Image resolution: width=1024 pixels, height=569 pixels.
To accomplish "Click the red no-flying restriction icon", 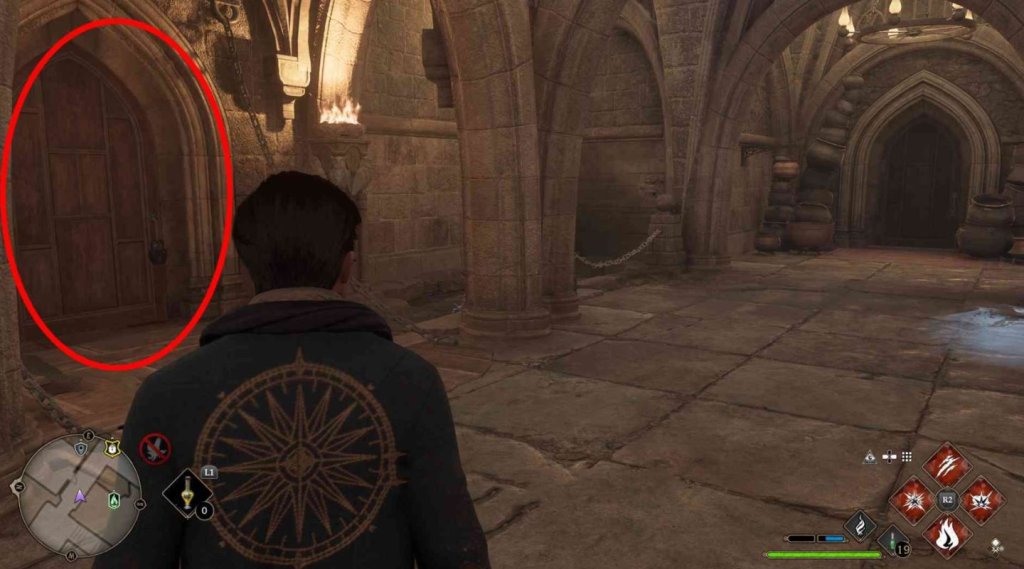I will (x=155, y=449).
